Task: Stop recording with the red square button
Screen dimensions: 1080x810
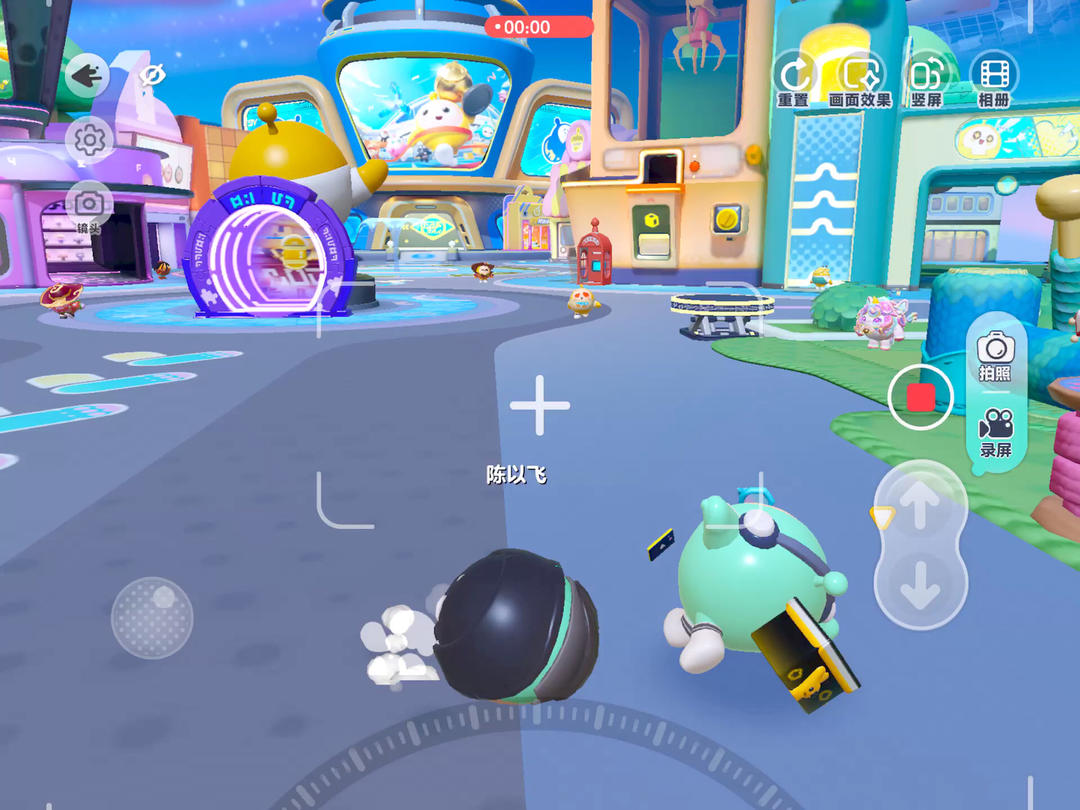Action: coord(920,398)
